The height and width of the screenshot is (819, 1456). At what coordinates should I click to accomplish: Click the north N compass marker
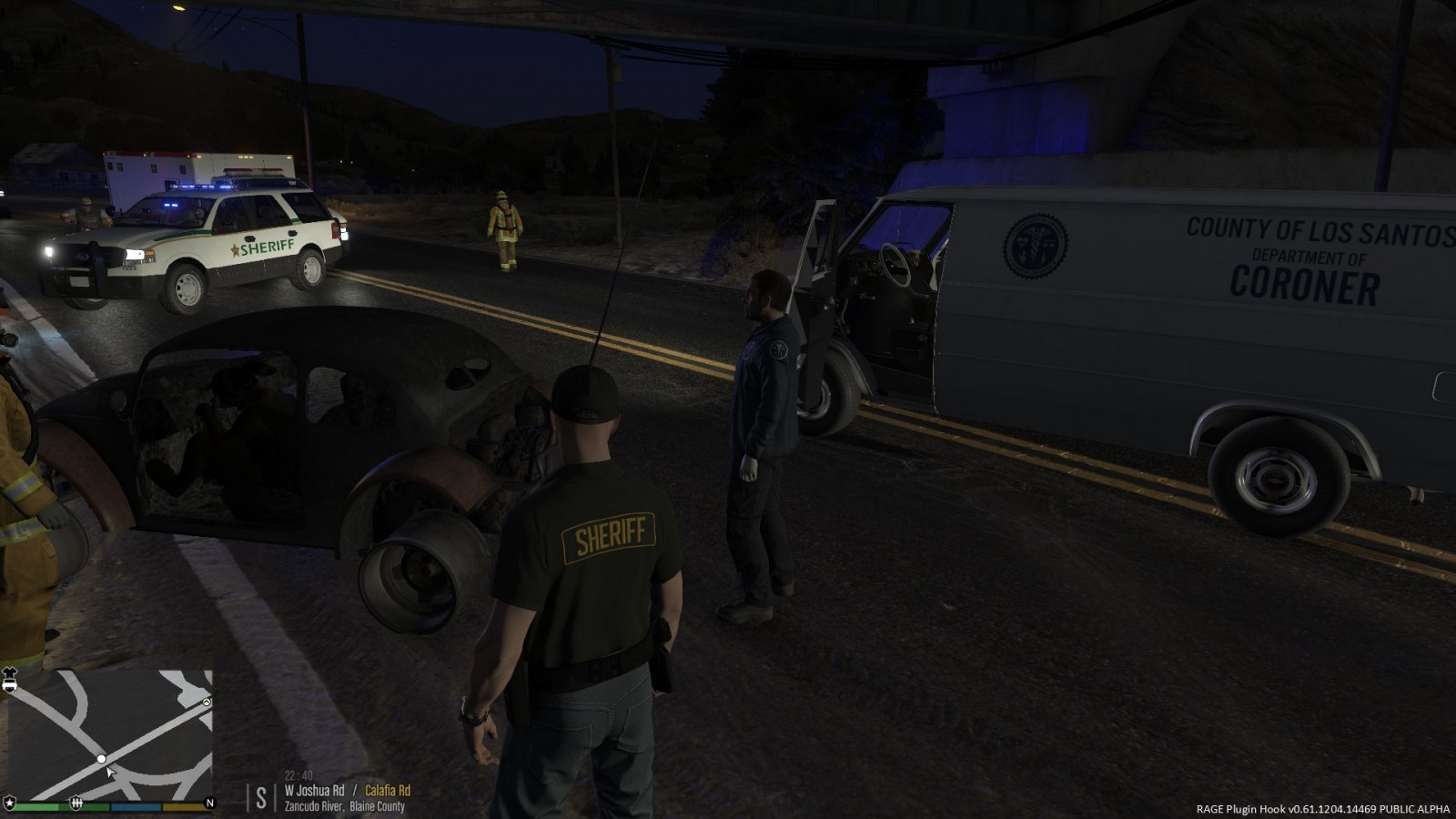209,803
